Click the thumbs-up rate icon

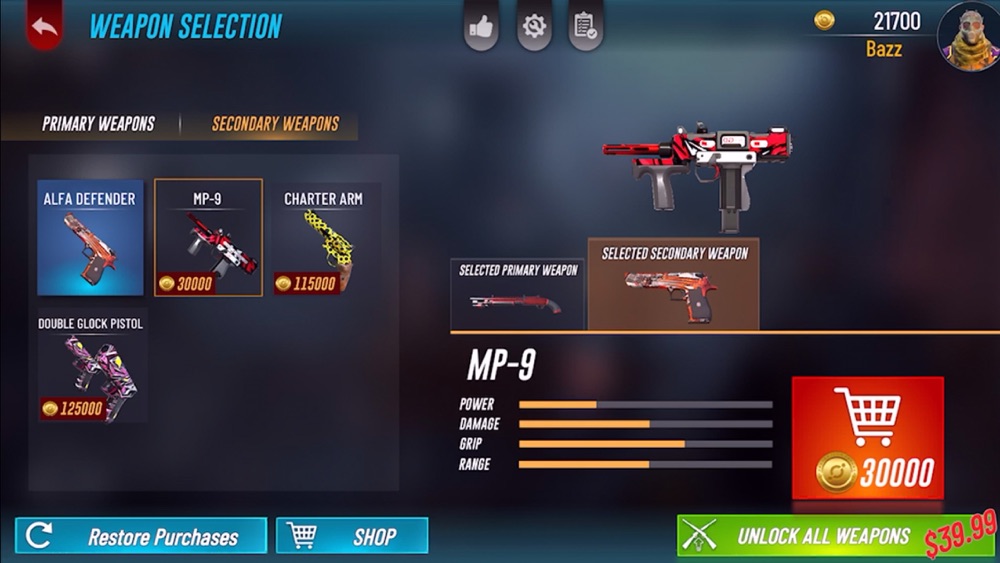[481, 27]
